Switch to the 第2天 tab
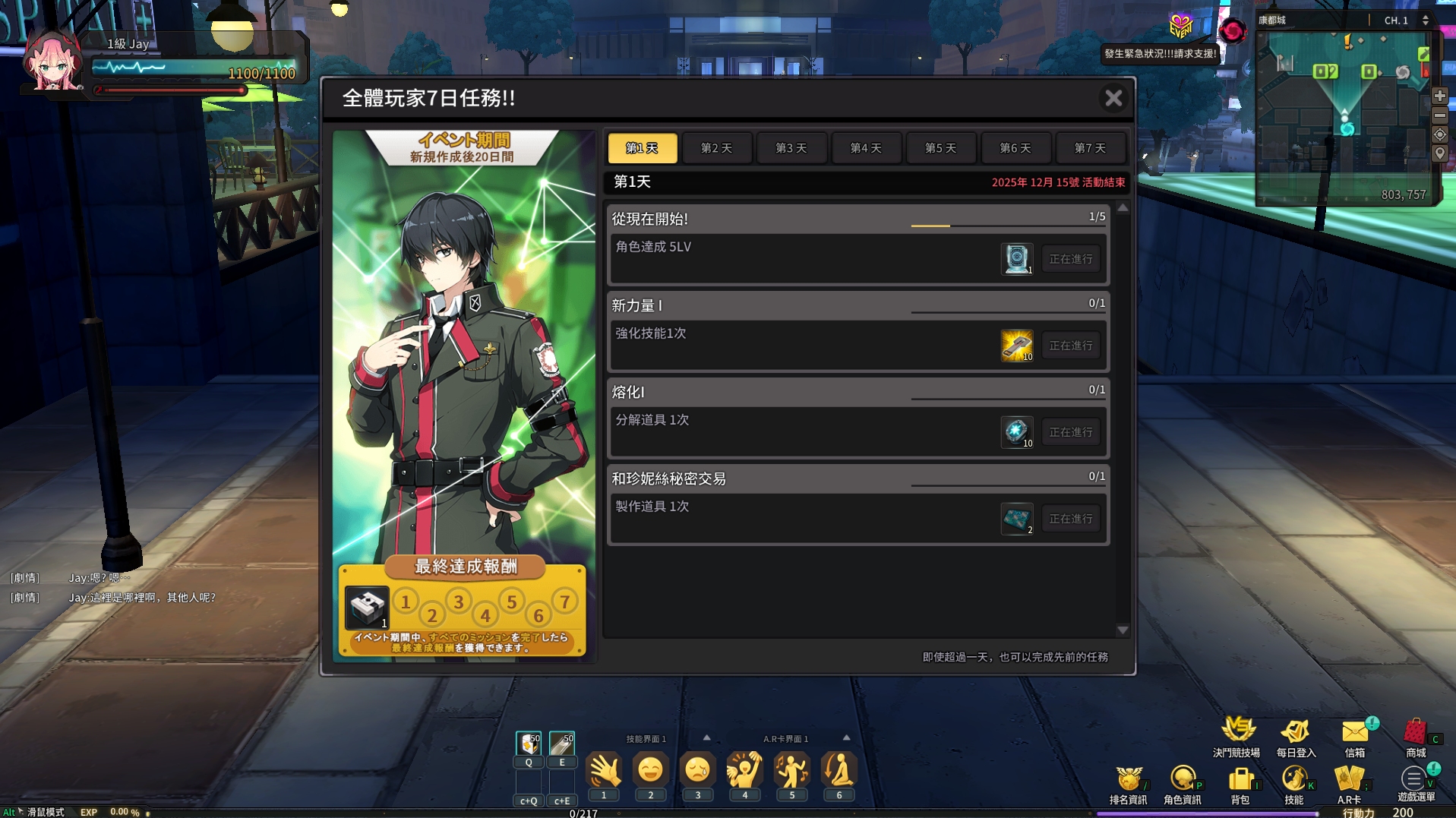 click(x=716, y=148)
